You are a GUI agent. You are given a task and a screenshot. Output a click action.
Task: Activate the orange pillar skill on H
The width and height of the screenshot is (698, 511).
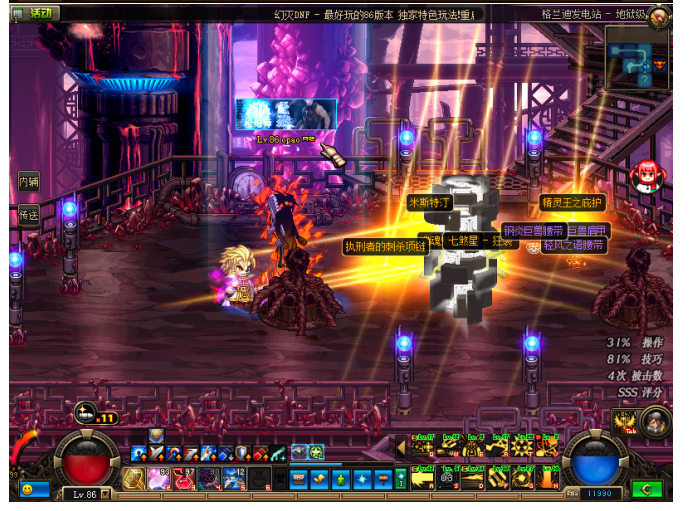coord(547,479)
